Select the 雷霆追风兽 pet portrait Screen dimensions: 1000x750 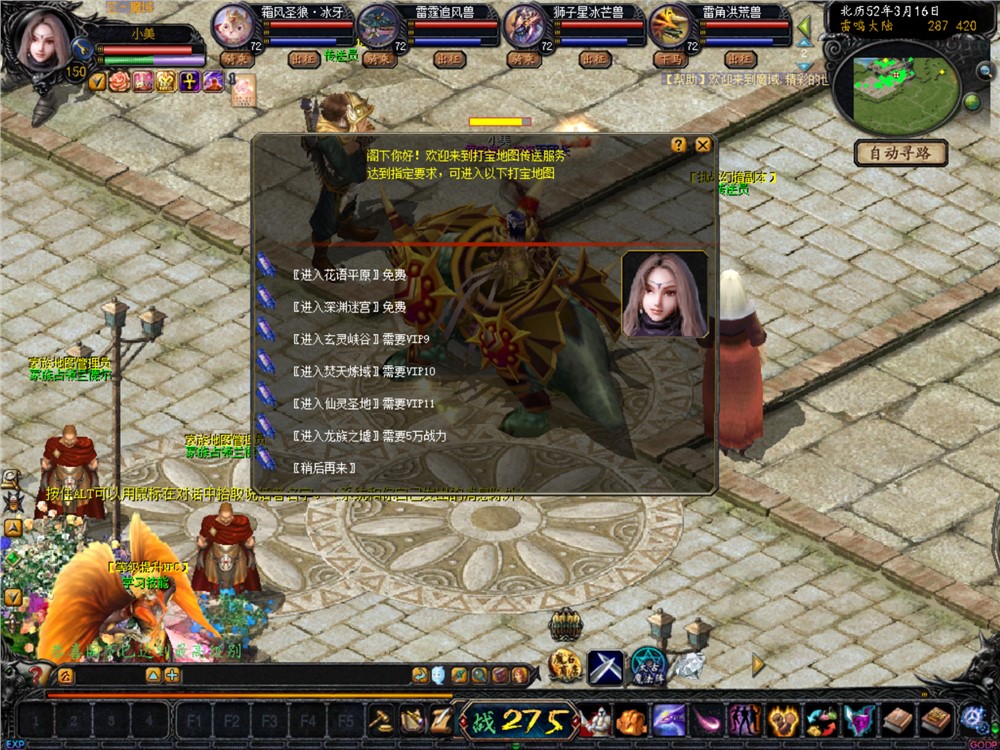[x=377, y=26]
